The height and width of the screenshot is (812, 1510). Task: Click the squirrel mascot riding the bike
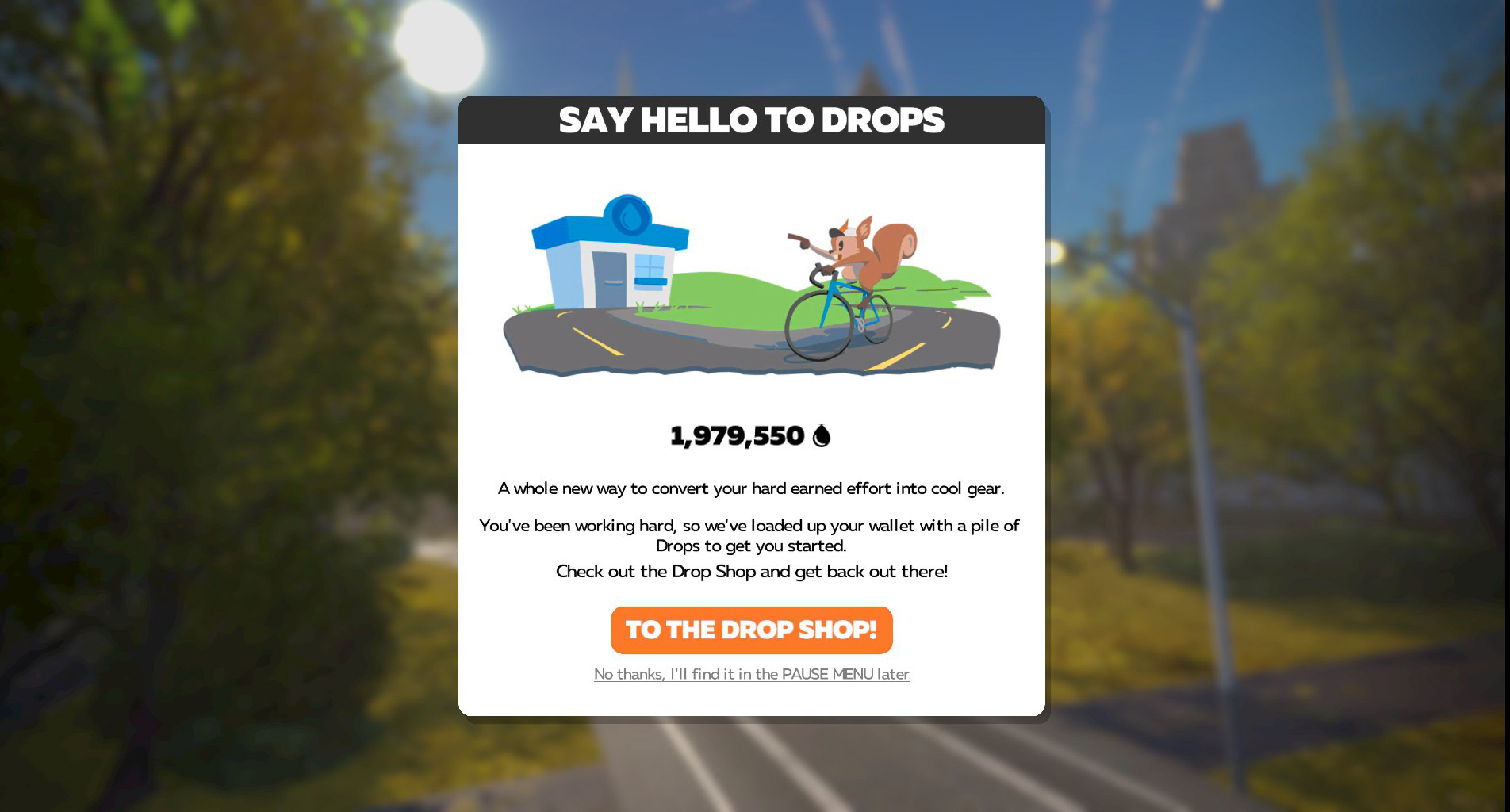[864, 254]
